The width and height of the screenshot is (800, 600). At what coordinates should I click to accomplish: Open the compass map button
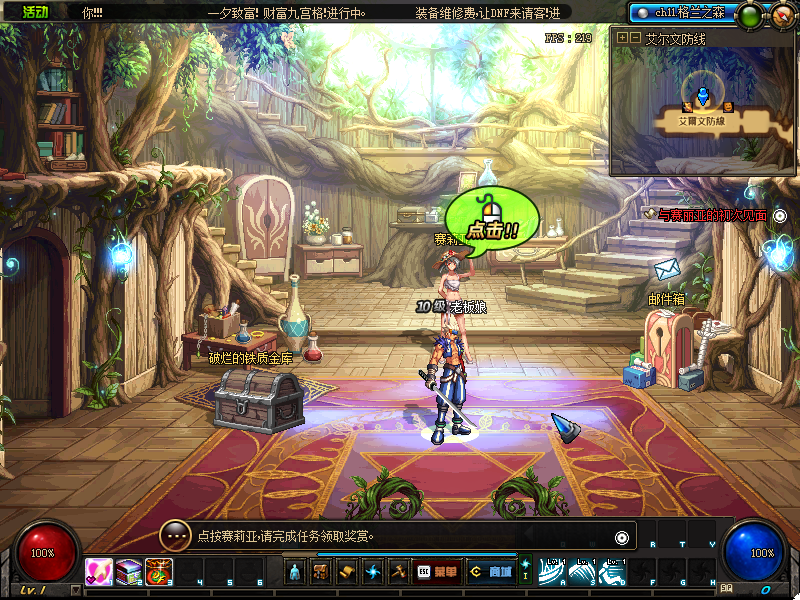(781, 15)
